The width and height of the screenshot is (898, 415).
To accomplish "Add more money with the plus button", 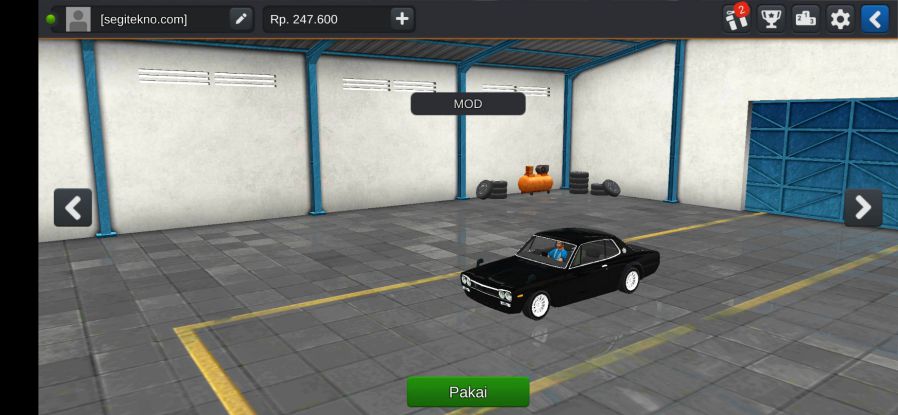I will tap(401, 19).
